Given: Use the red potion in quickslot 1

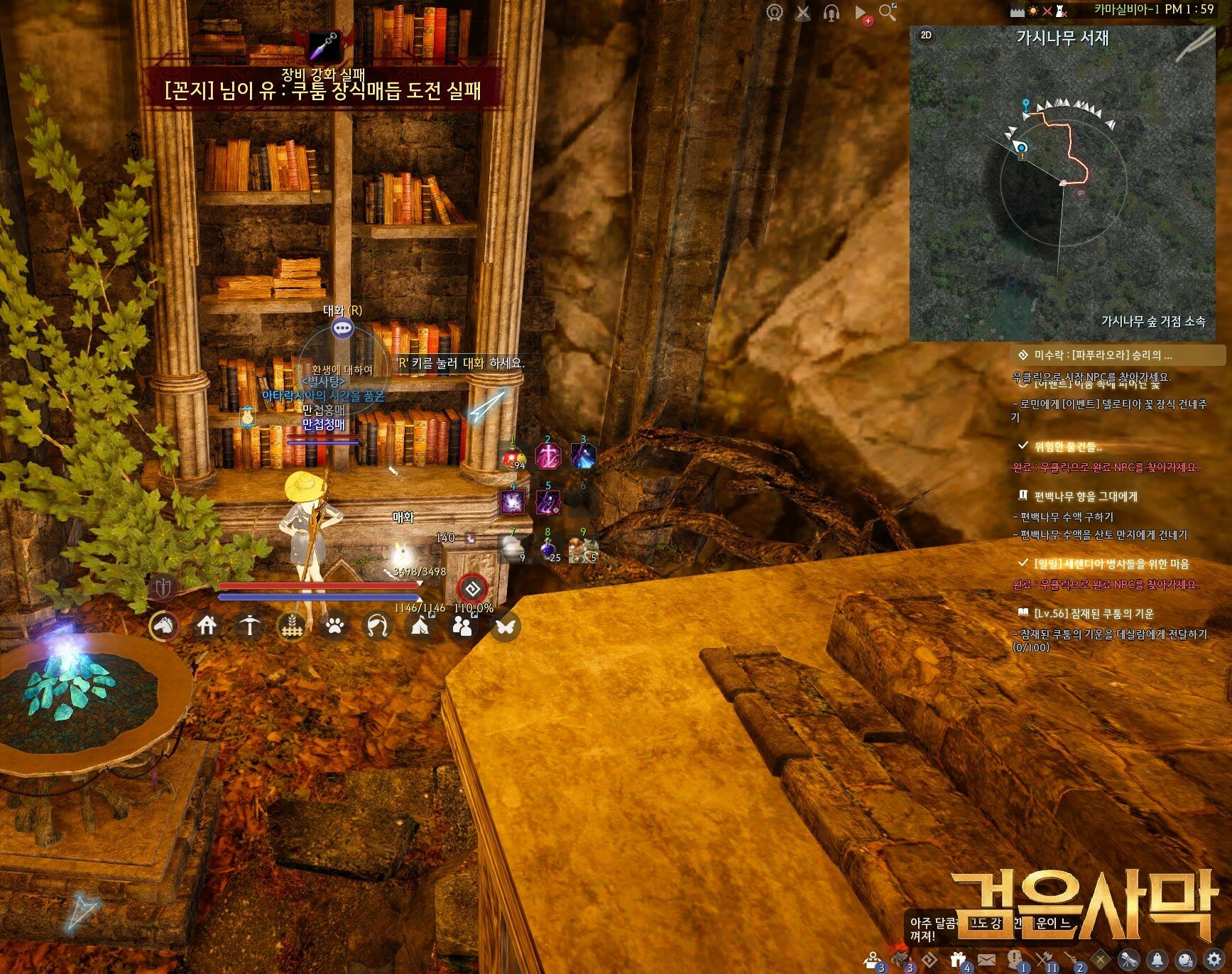Looking at the screenshot, I should (x=513, y=457).
